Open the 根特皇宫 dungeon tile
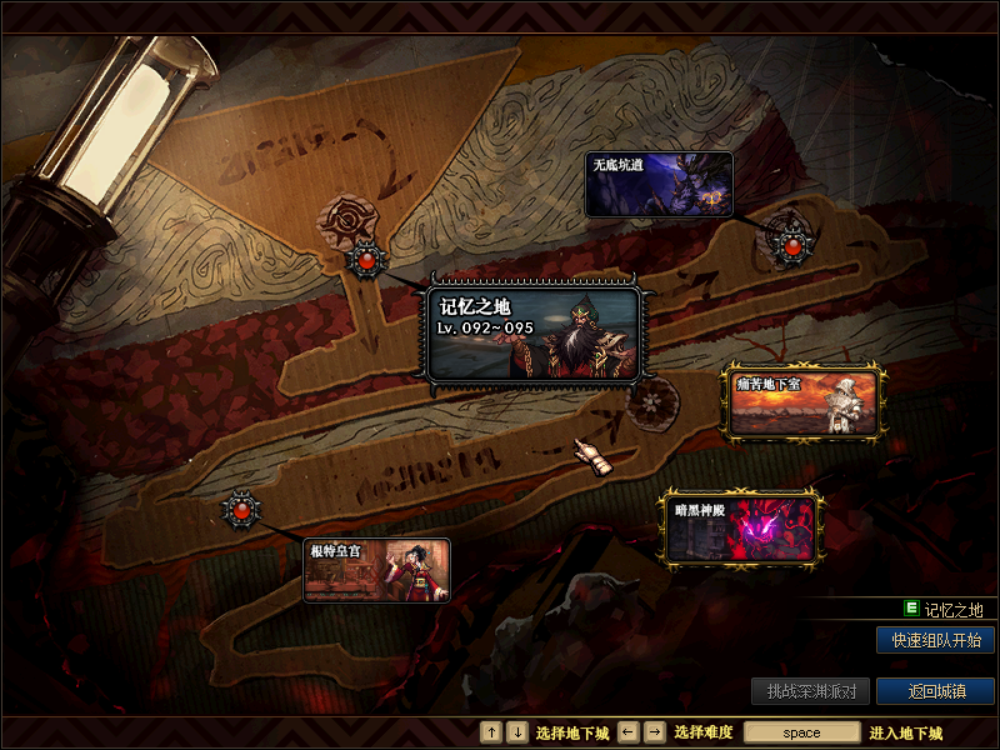Image resolution: width=1000 pixels, height=750 pixels. (377, 571)
